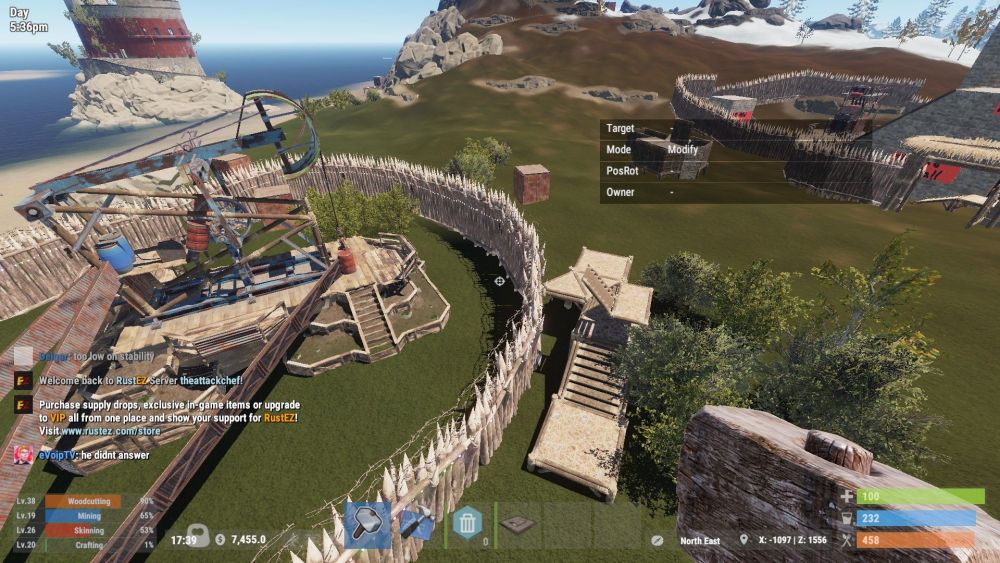The image size is (1000, 563).
Task: Click eVoipTV's chat avatar
Action: (22, 455)
